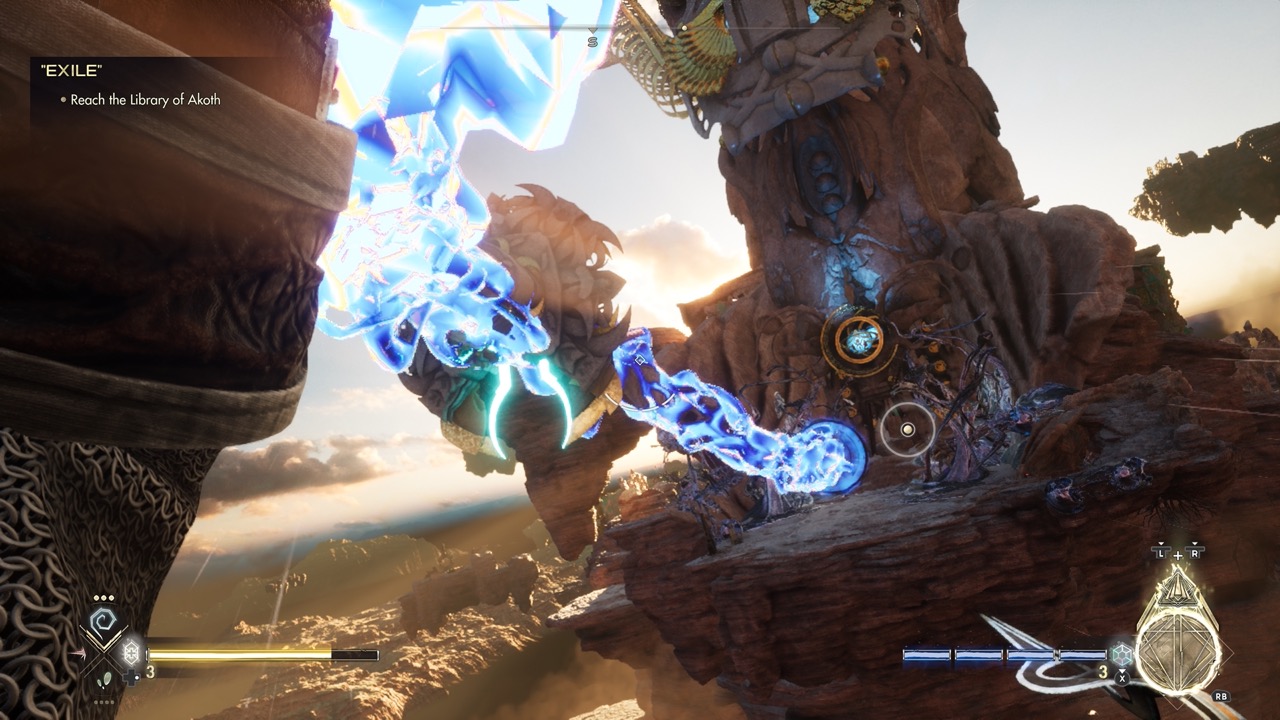Open the arrow marker above the S compass letter

(x=592, y=31)
